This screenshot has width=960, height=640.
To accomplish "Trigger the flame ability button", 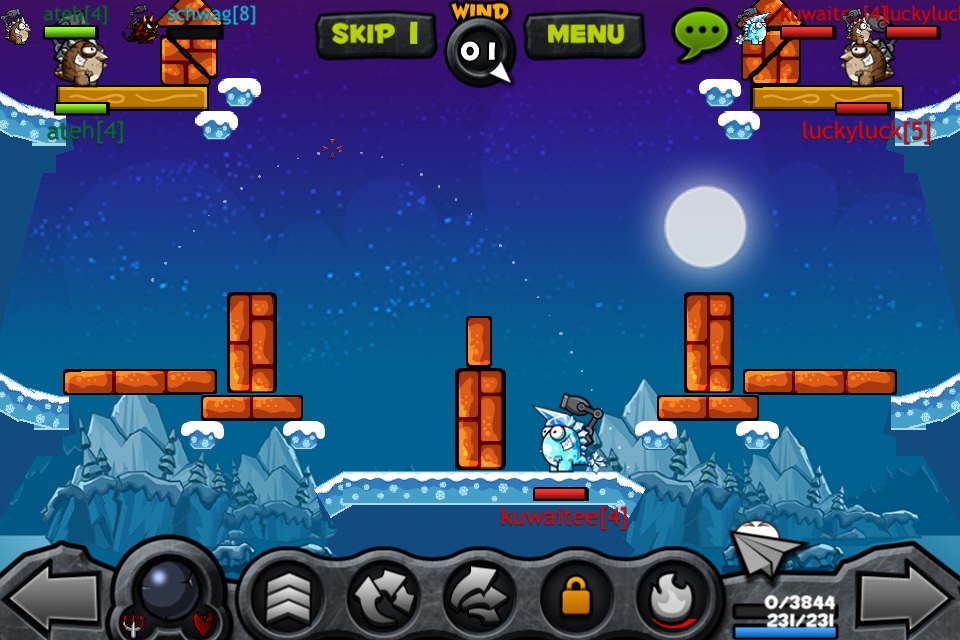I will [x=671, y=598].
